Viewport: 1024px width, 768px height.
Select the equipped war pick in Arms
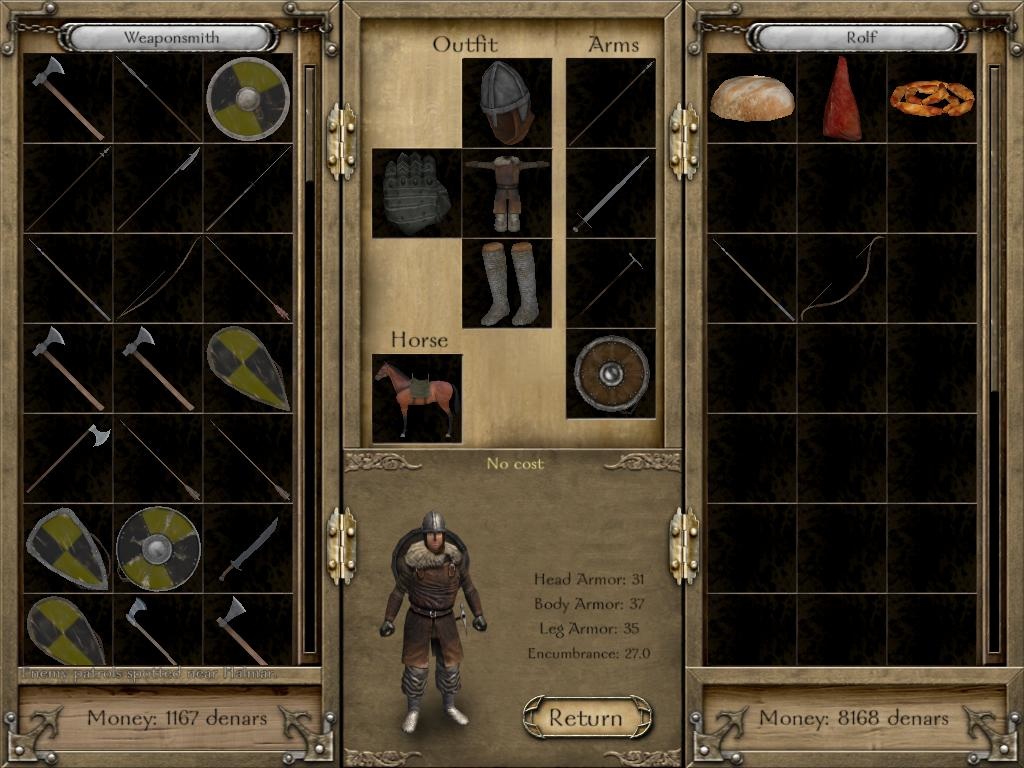coord(610,283)
